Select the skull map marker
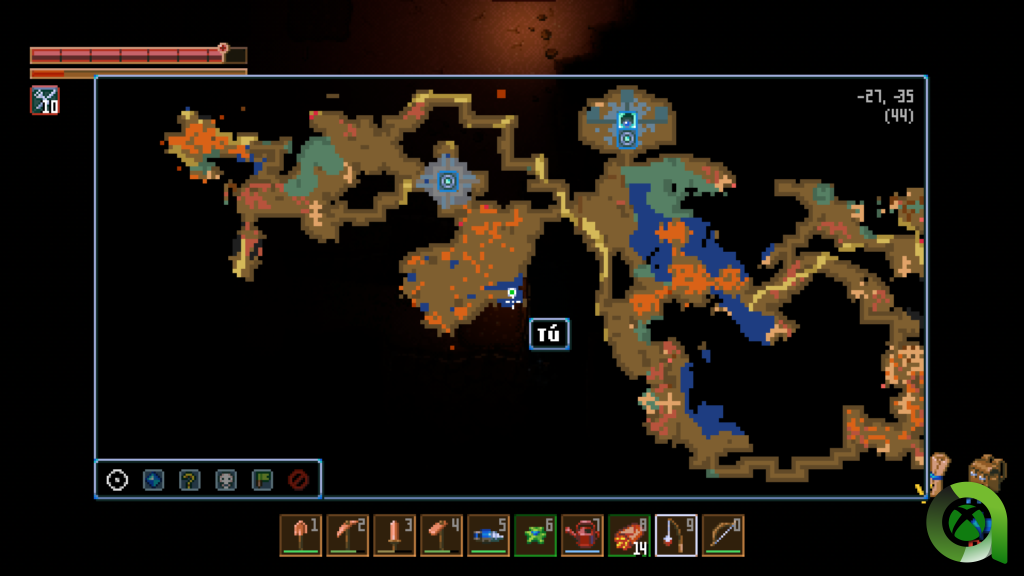1024x576 pixels. click(226, 480)
